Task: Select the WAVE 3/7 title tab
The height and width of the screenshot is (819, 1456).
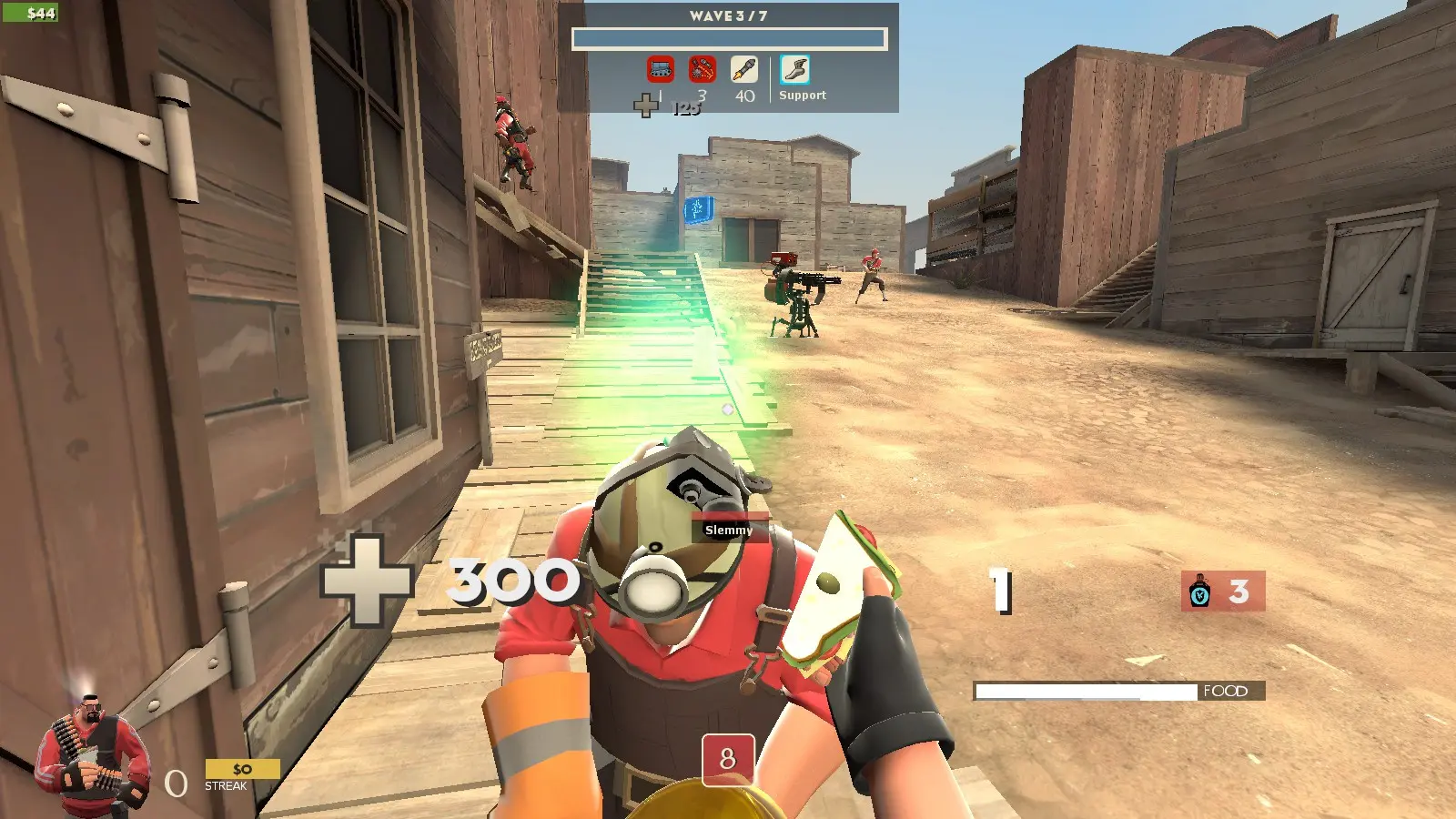Action: click(x=728, y=14)
